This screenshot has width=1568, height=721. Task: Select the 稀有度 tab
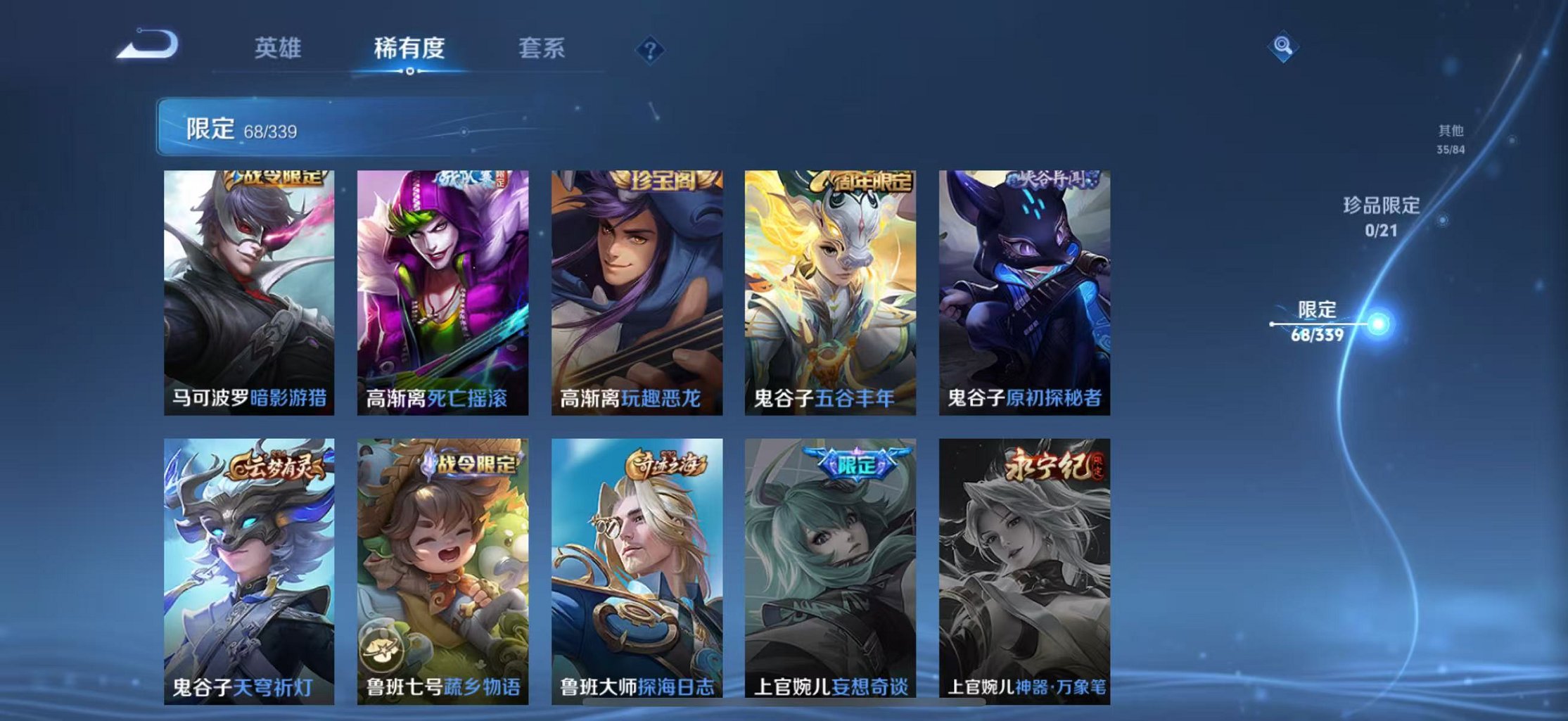(x=409, y=48)
